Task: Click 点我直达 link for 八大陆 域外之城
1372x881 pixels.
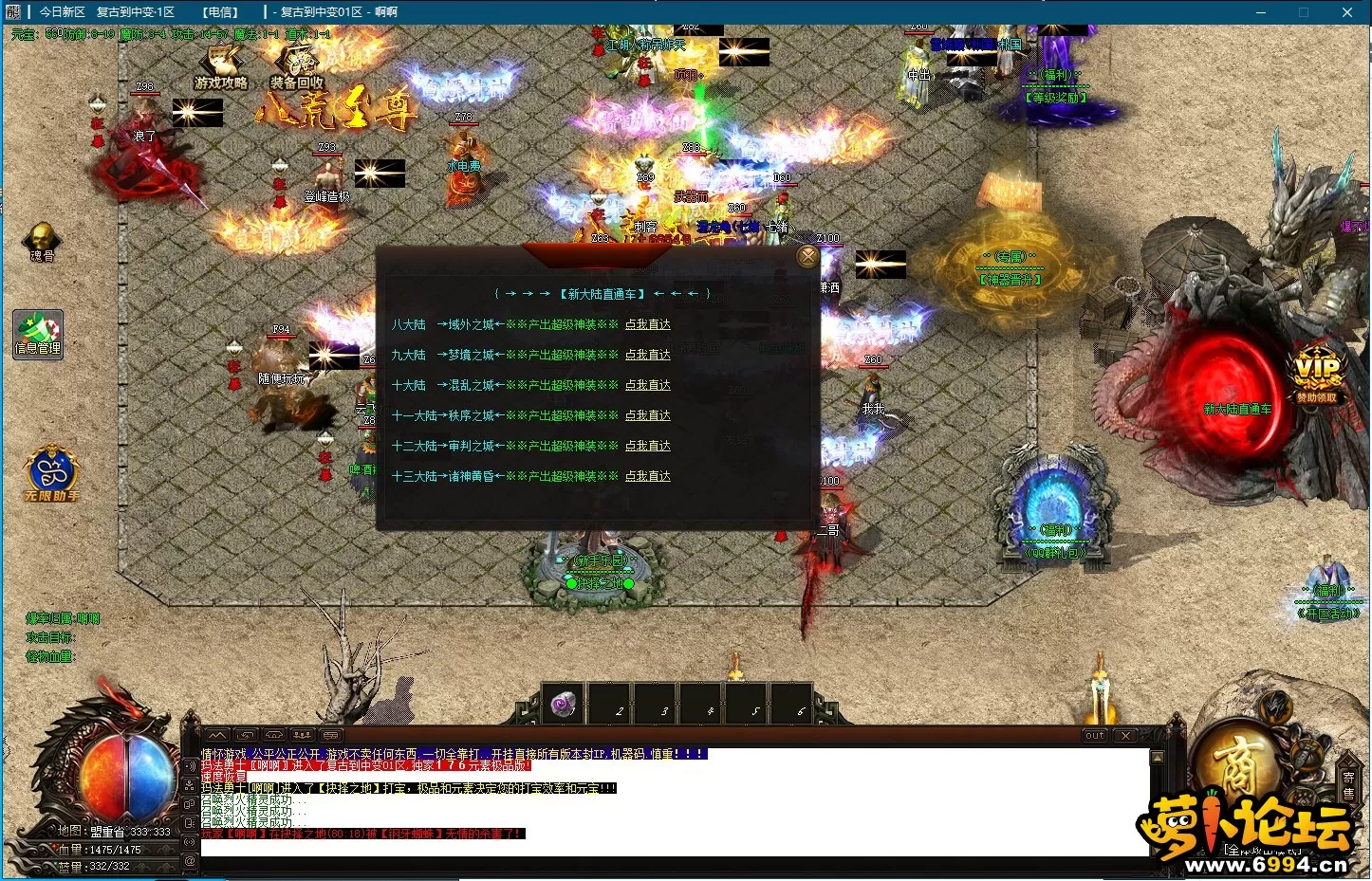Action: point(648,324)
